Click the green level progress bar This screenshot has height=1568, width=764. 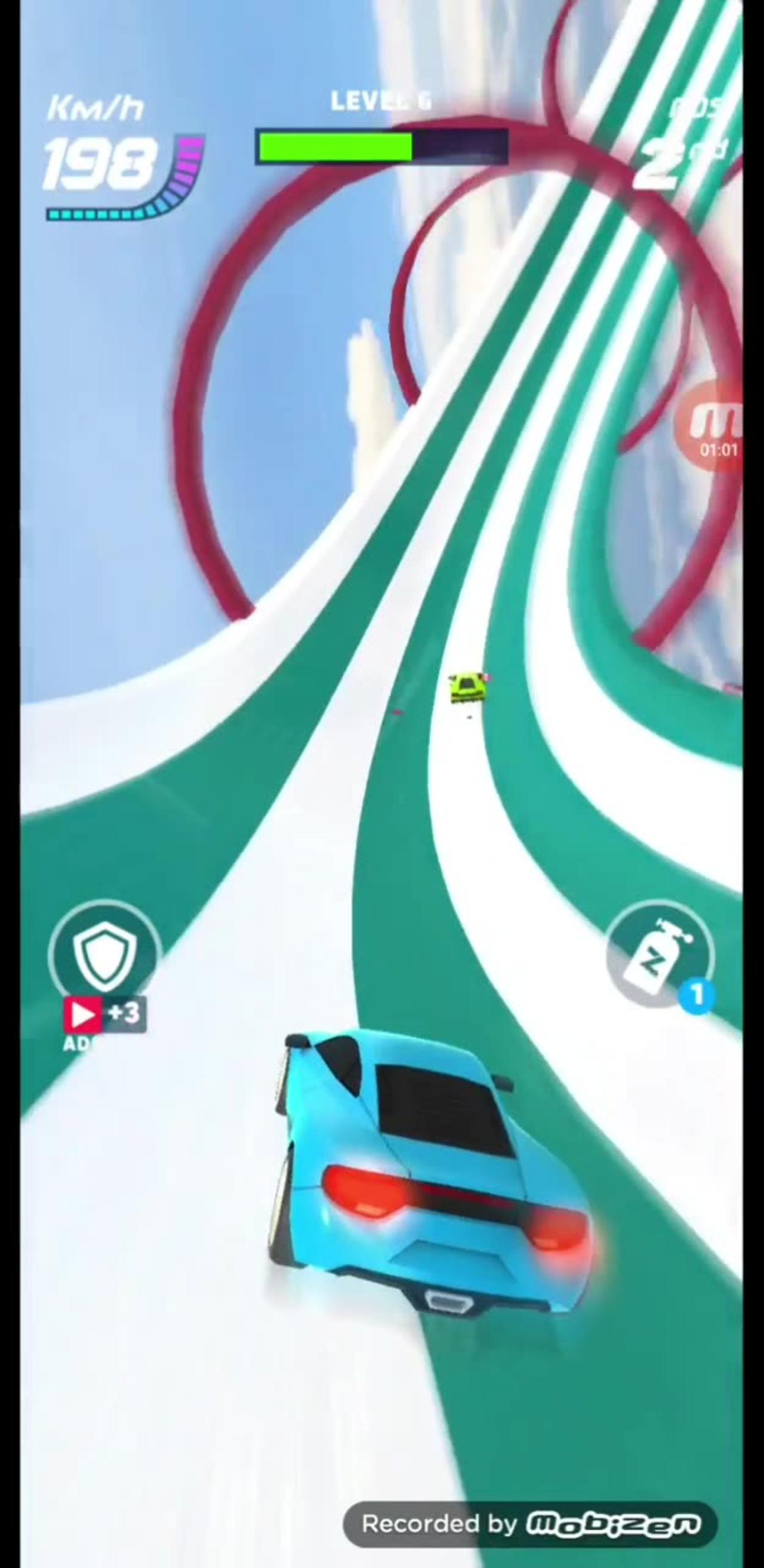(338, 146)
